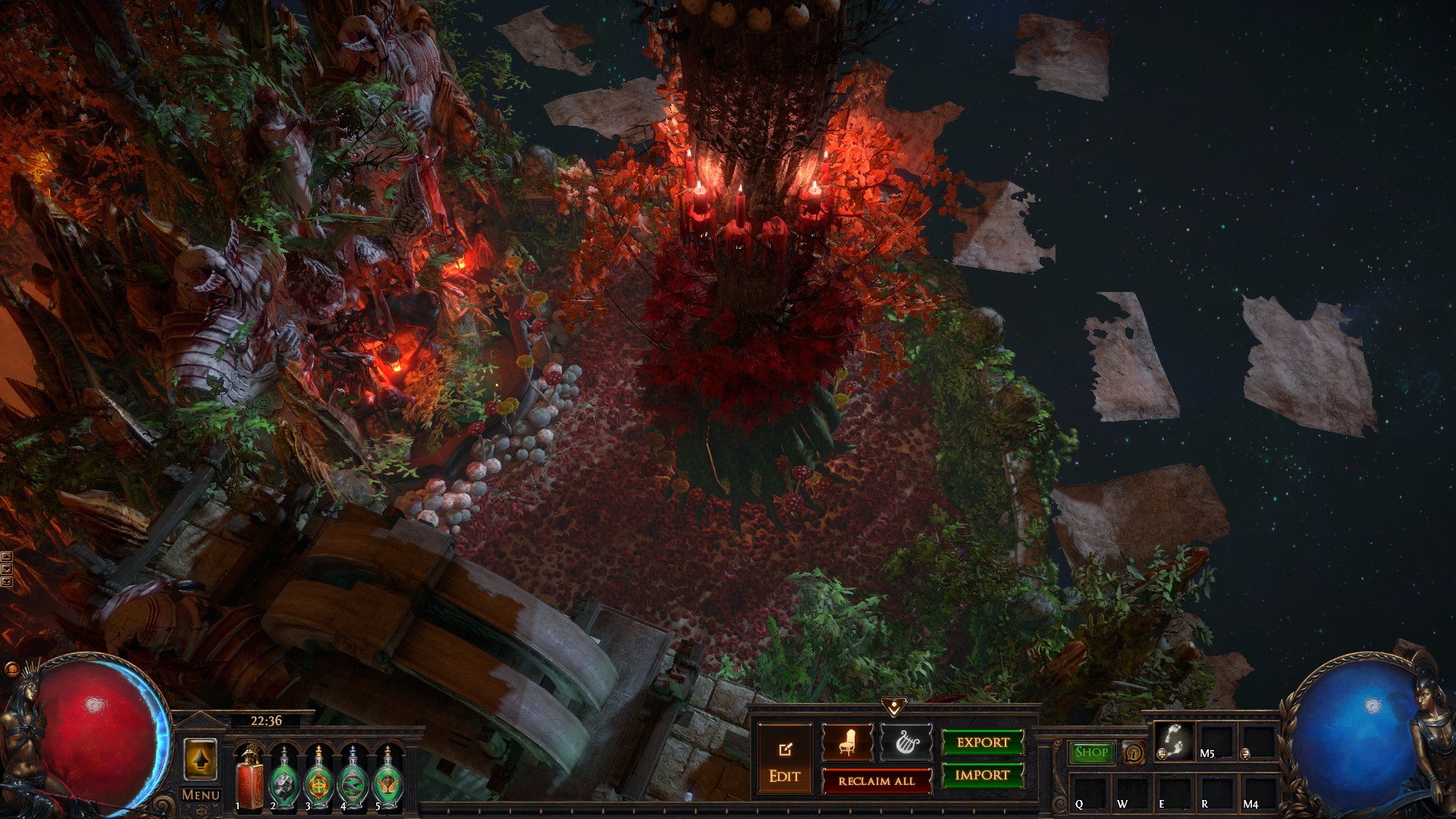Click Reclaim All decorations
The height and width of the screenshot is (819, 1456).
coord(877,781)
